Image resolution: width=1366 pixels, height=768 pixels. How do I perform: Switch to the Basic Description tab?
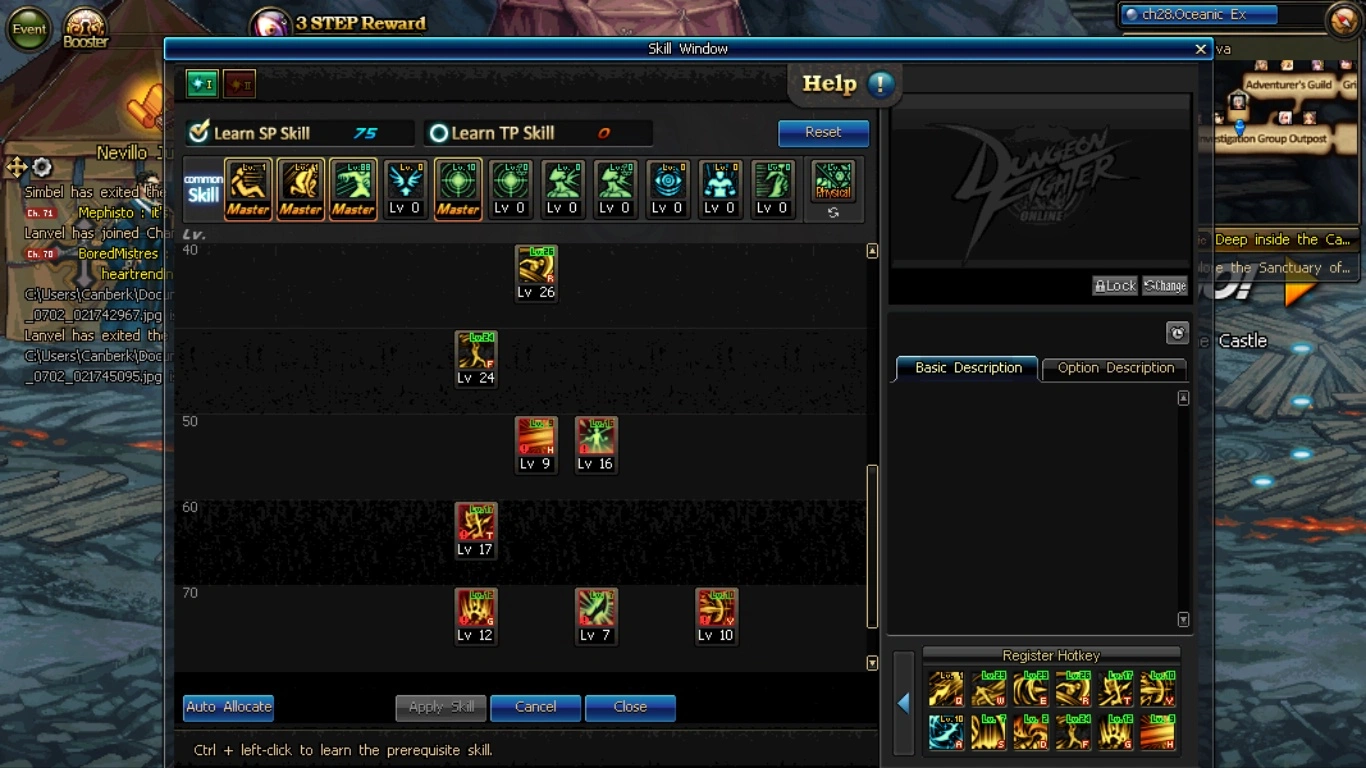[x=968, y=368]
